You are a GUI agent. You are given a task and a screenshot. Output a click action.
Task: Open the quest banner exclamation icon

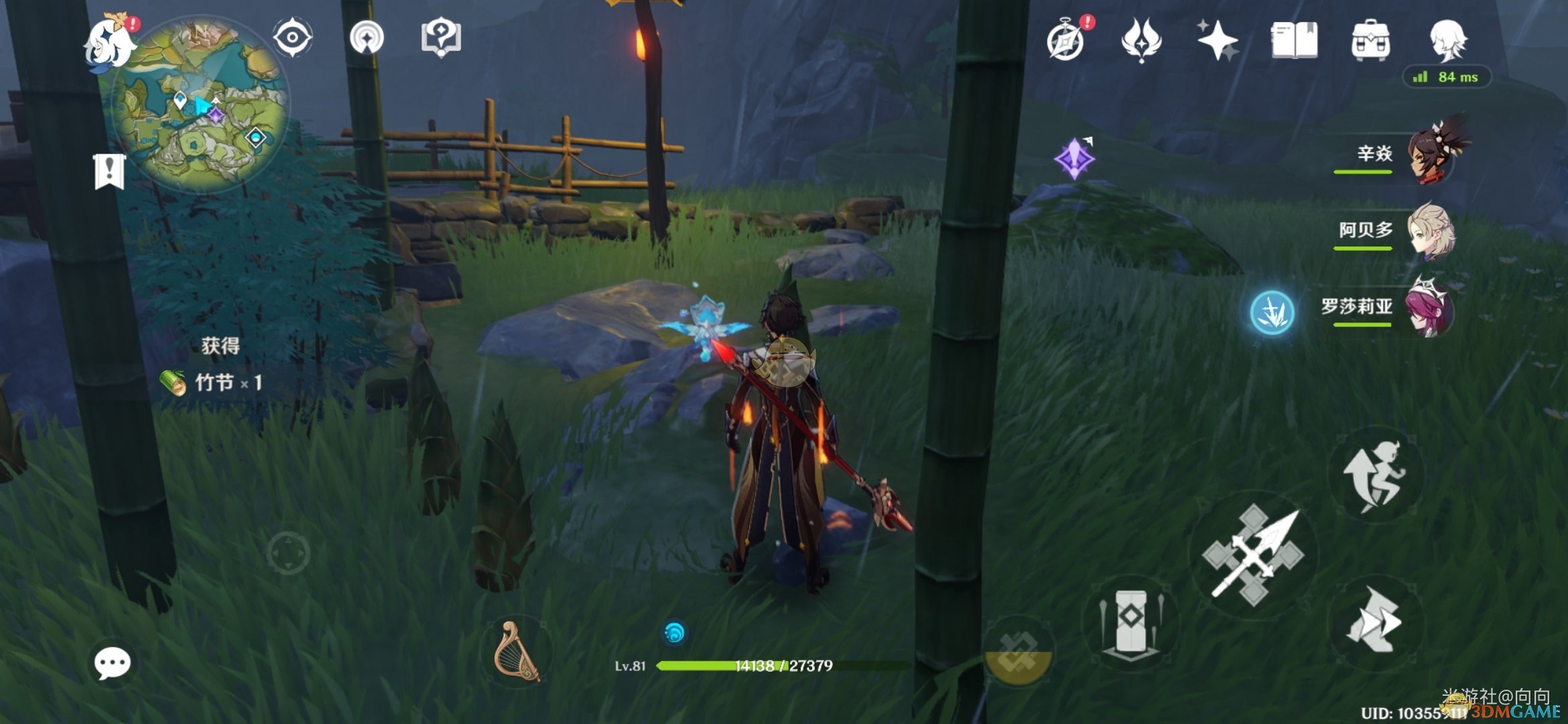(x=109, y=171)
